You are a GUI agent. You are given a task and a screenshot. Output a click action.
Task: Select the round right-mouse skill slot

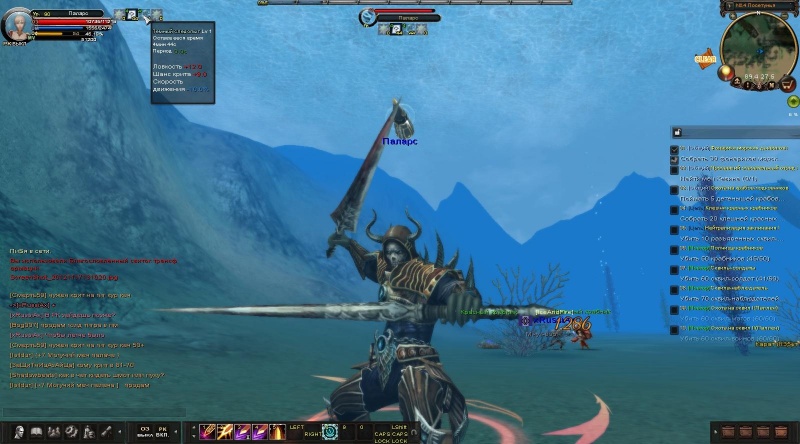pos(330,432)
